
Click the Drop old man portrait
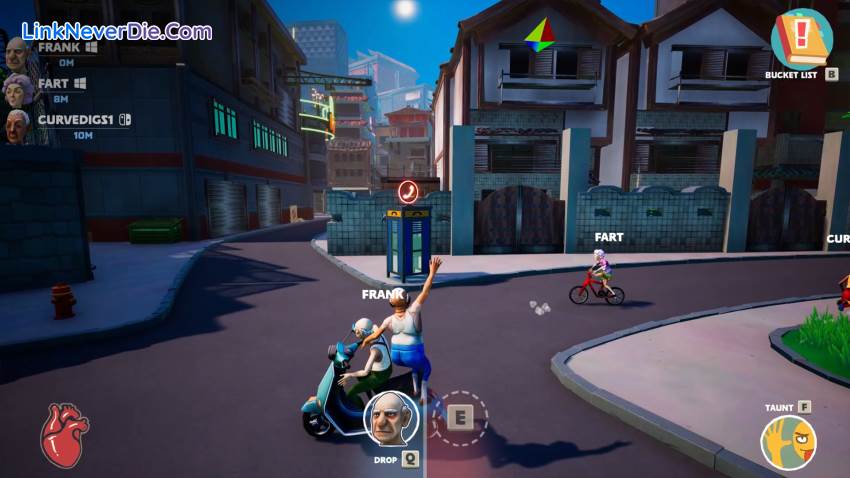pos(390,418)
